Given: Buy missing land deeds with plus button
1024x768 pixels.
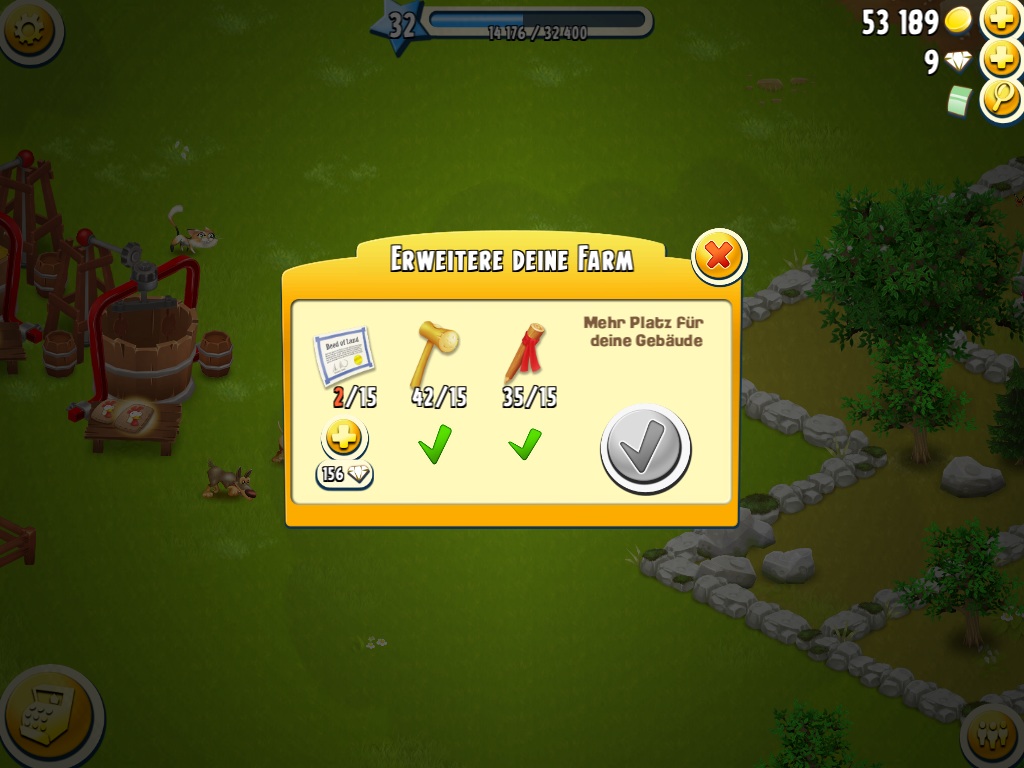Looking at the screenshot, I should point(345,438).
